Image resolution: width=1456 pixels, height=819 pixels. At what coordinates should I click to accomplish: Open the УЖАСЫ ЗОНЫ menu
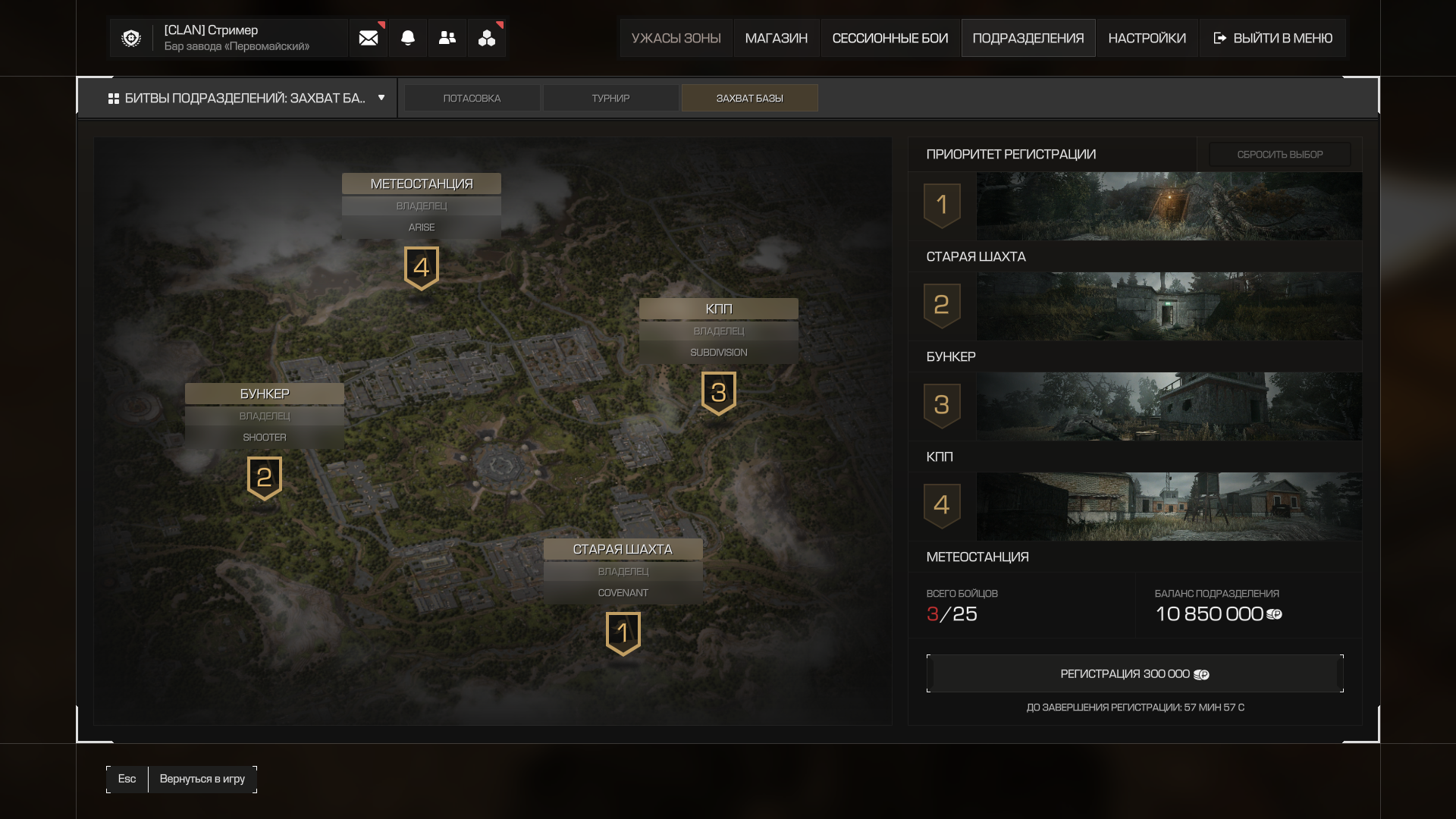pos(676,38)
